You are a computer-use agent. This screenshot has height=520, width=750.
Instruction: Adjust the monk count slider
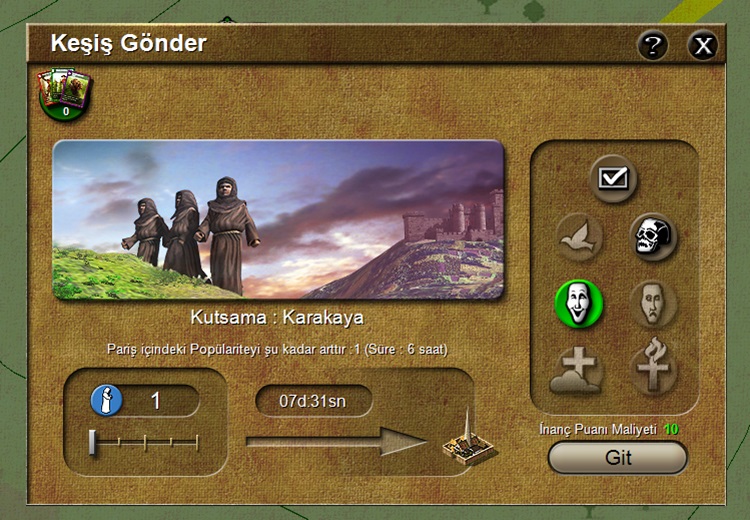click(x=93, y=443)
